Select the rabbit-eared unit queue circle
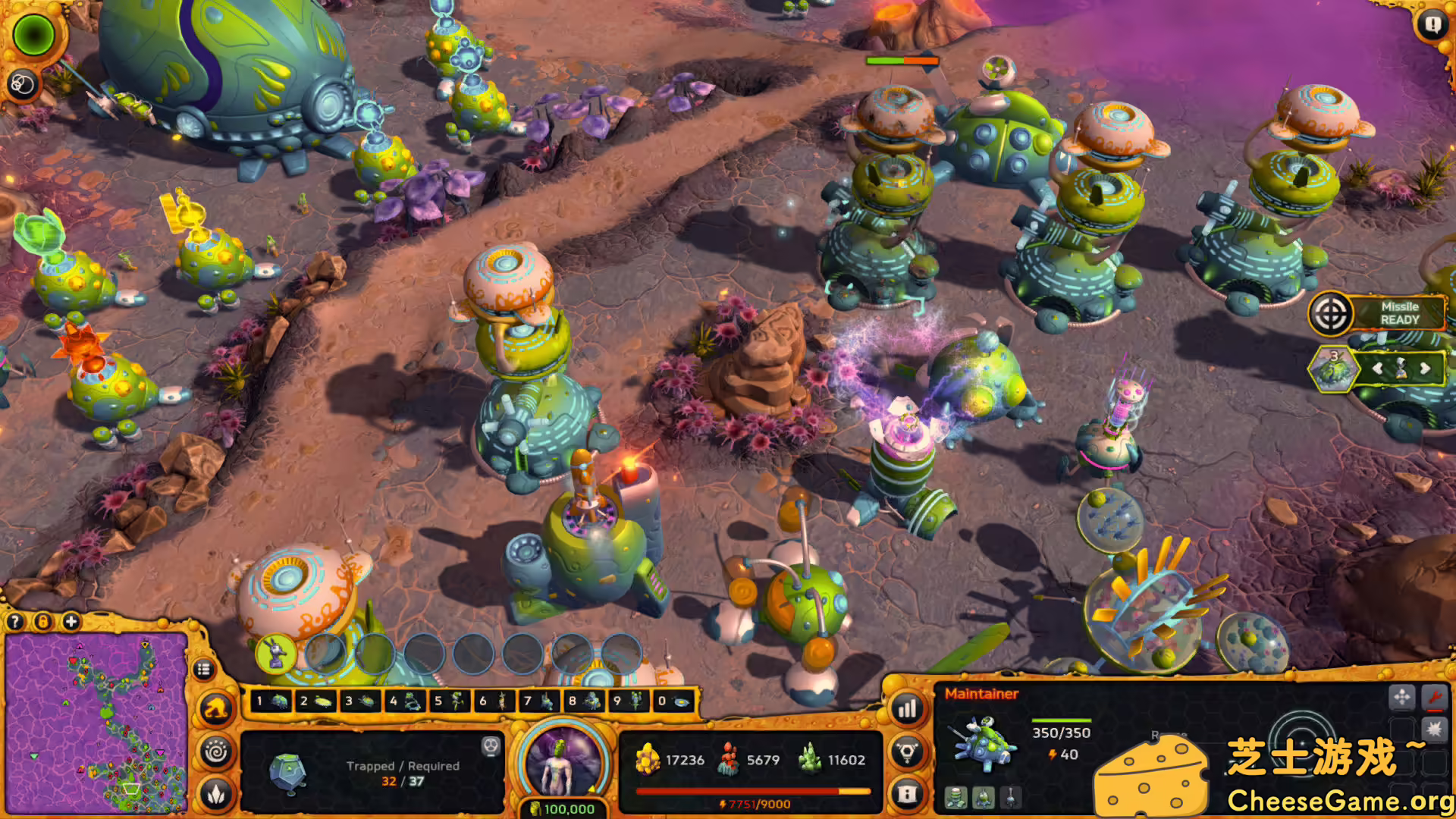The width and height of the screenshot is (1456, 819). tap(275, 653)
